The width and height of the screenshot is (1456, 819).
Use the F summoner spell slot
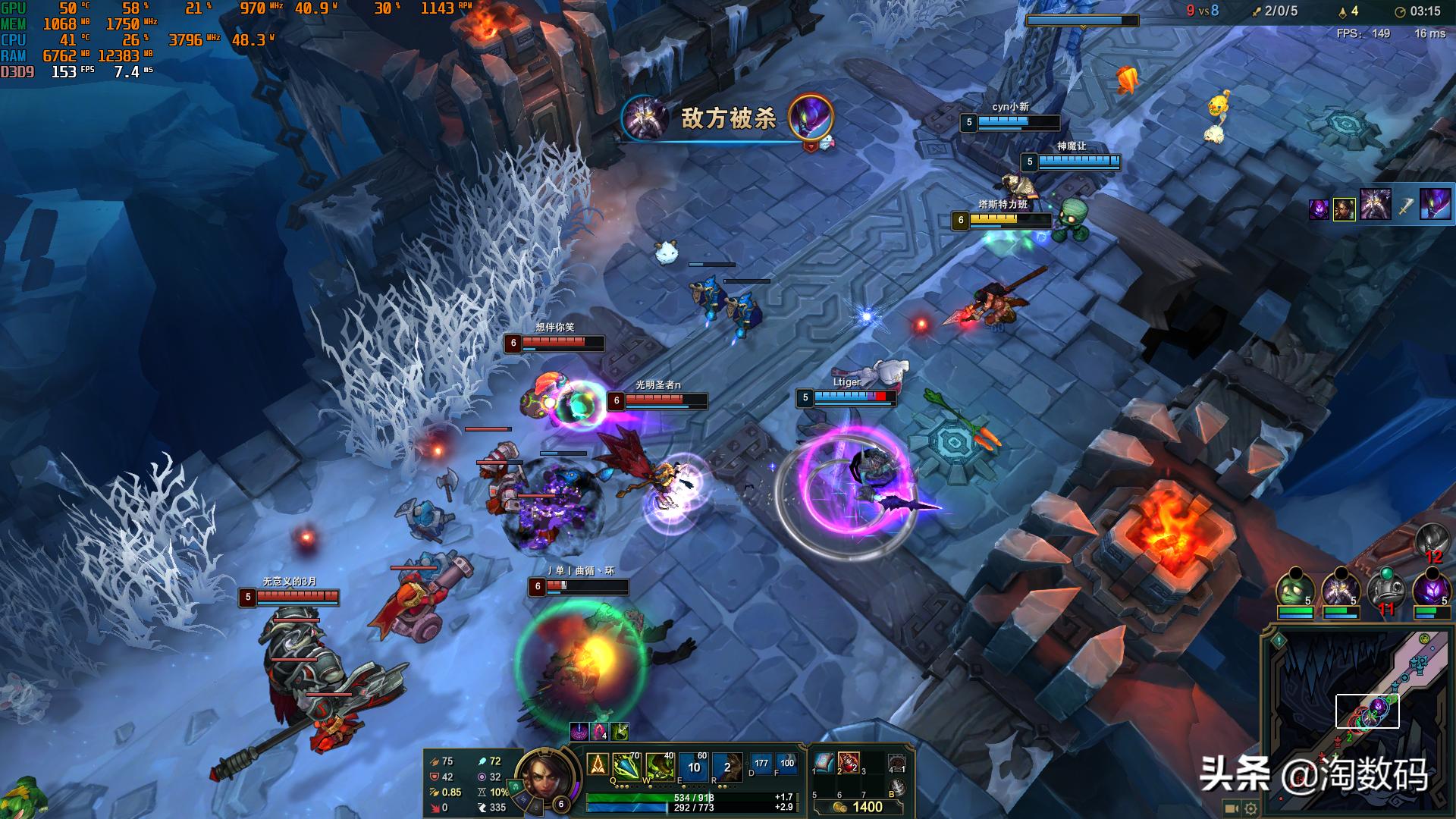click(786, 764)
